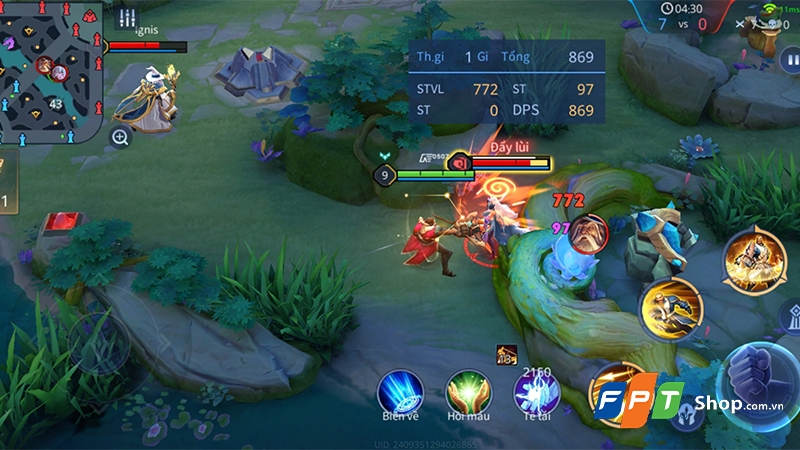Click the magnifier zoom button beside minimap
This screenshot has height=450, width=800.
tap(120, 138)
